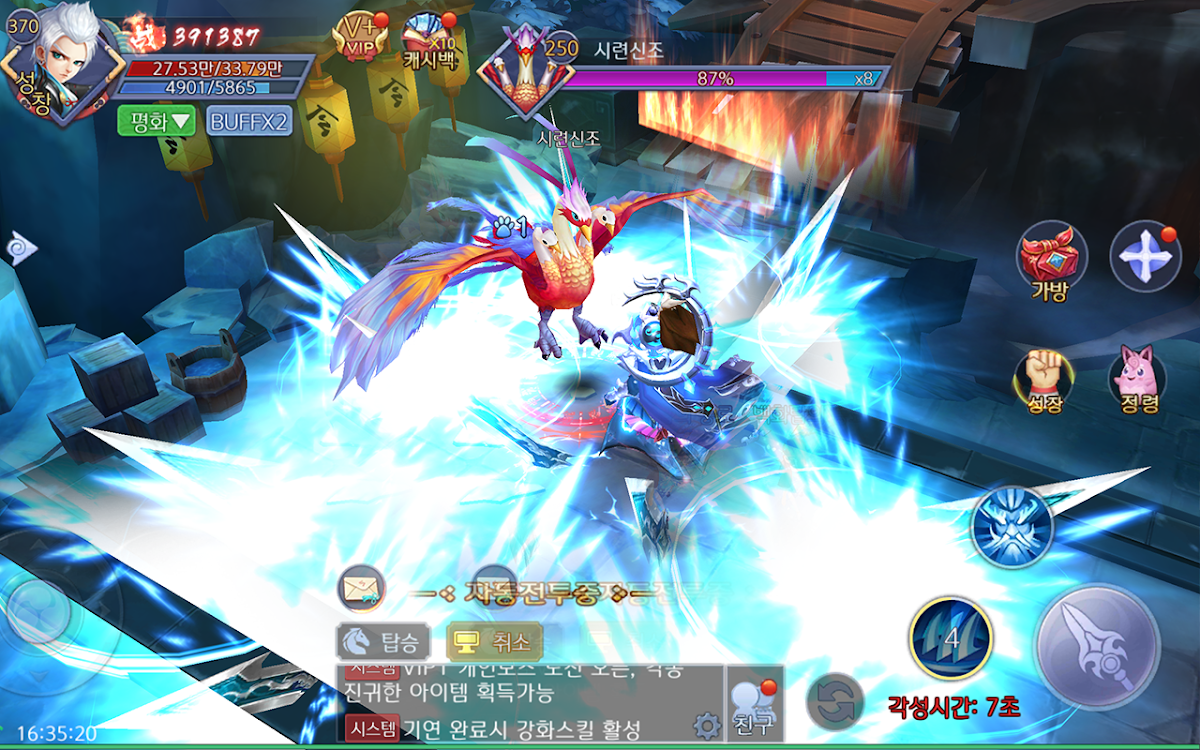Open chat settings gear icon
Screen dimensions: 1200x750
[x=706, y=724]
